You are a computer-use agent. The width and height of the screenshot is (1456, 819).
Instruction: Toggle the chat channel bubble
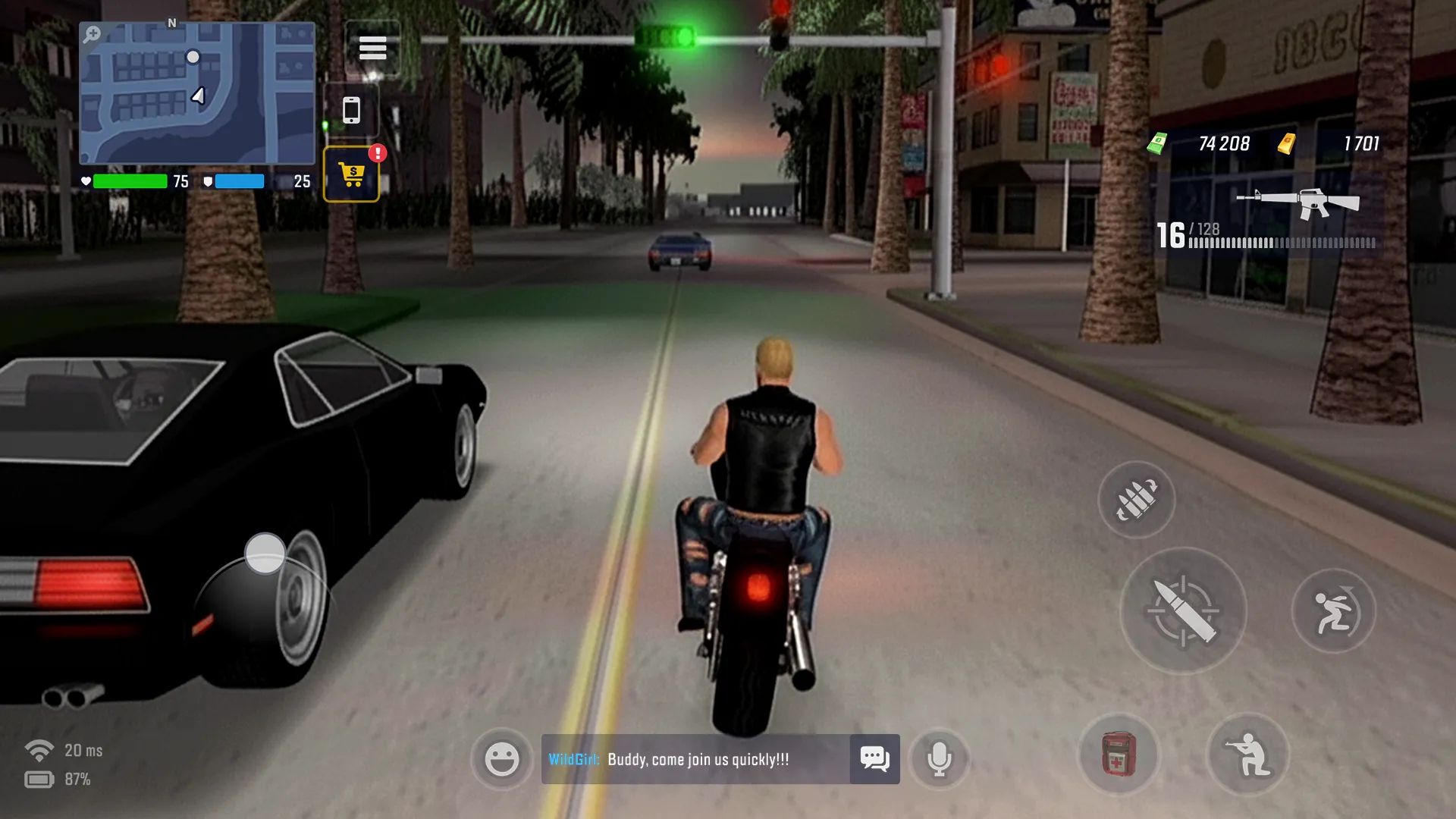[x=875, y=757]
